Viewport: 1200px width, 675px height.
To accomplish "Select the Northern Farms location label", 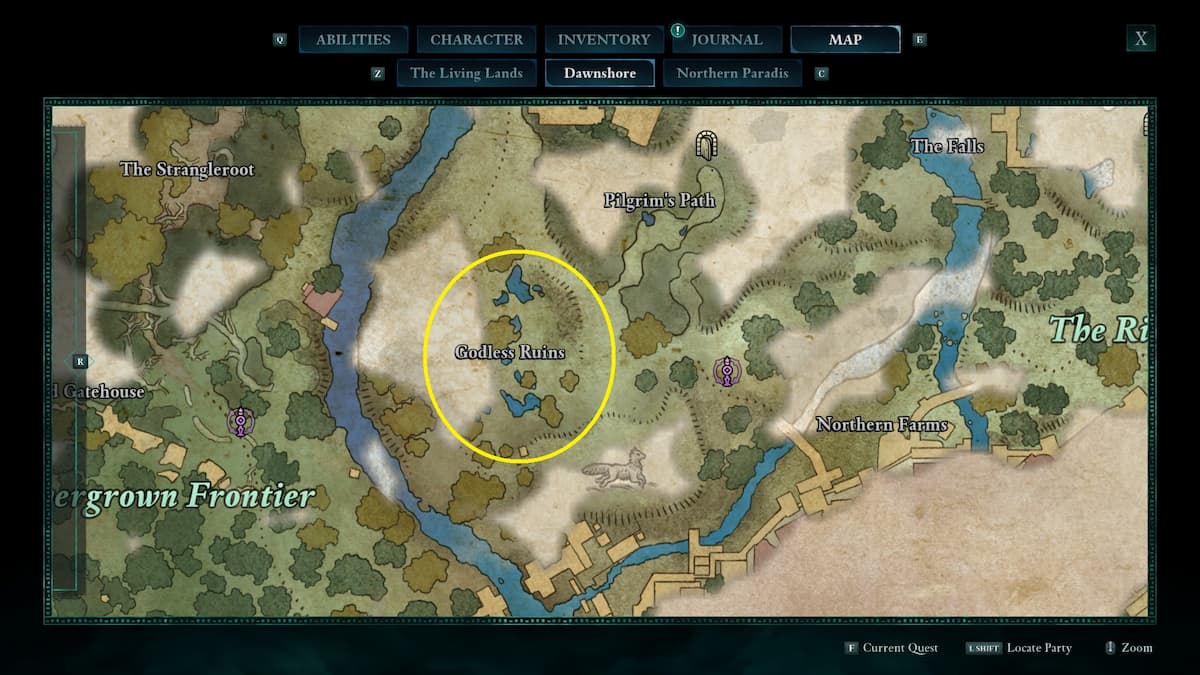I will click(882, 425).
